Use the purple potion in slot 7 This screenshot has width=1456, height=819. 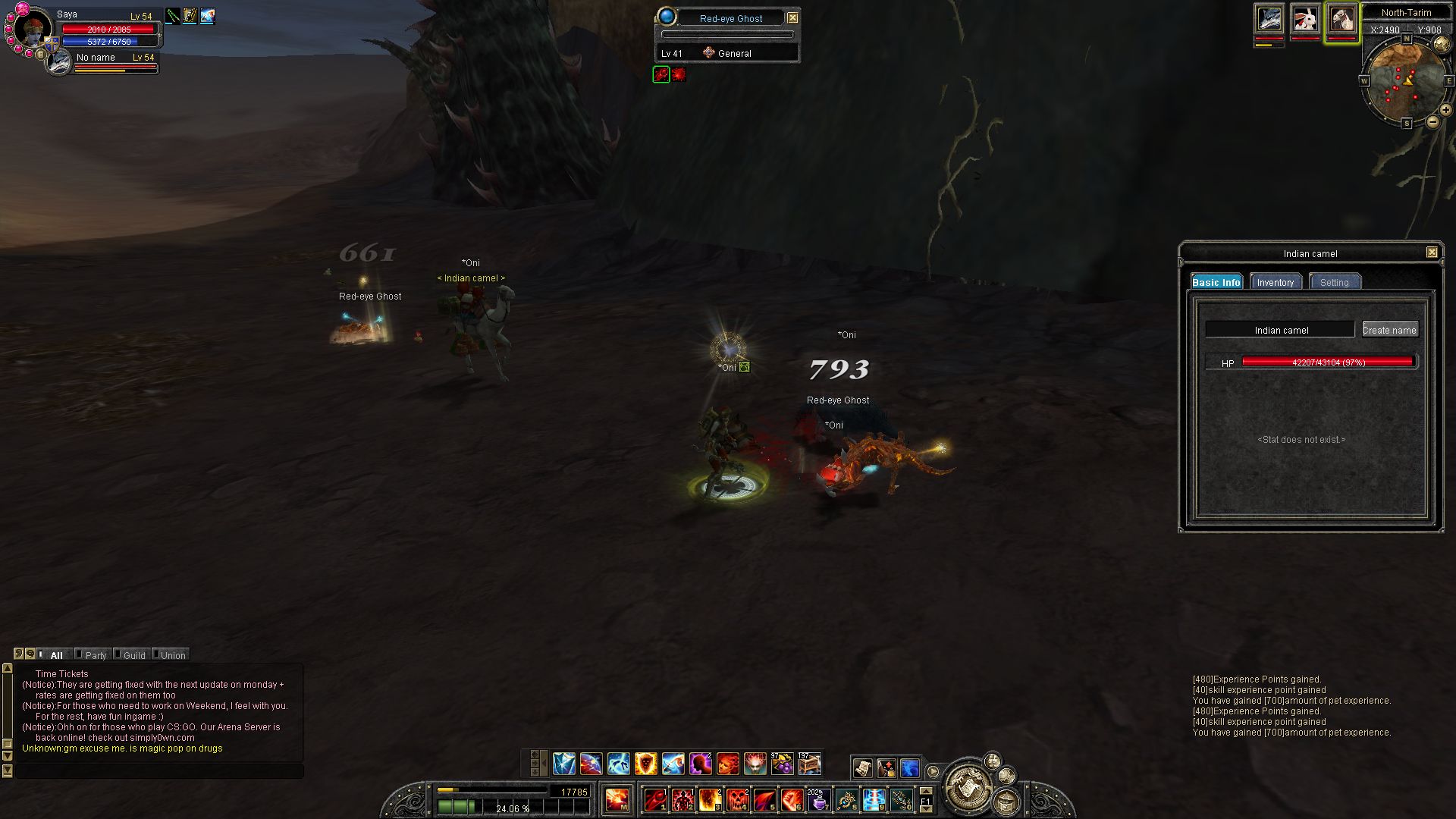coord(818,799)
